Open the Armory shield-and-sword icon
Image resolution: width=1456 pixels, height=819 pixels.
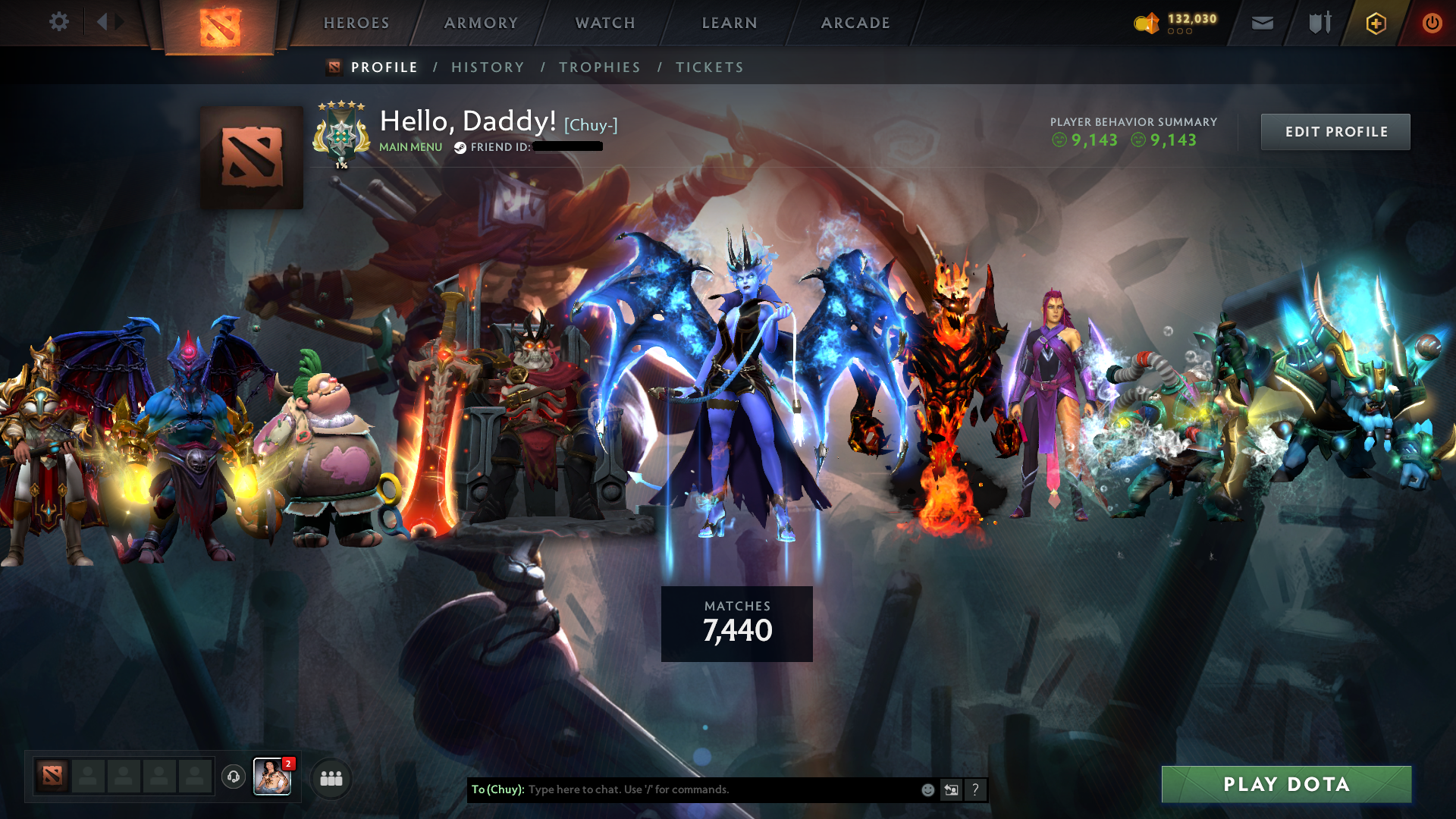[1318, 23]
